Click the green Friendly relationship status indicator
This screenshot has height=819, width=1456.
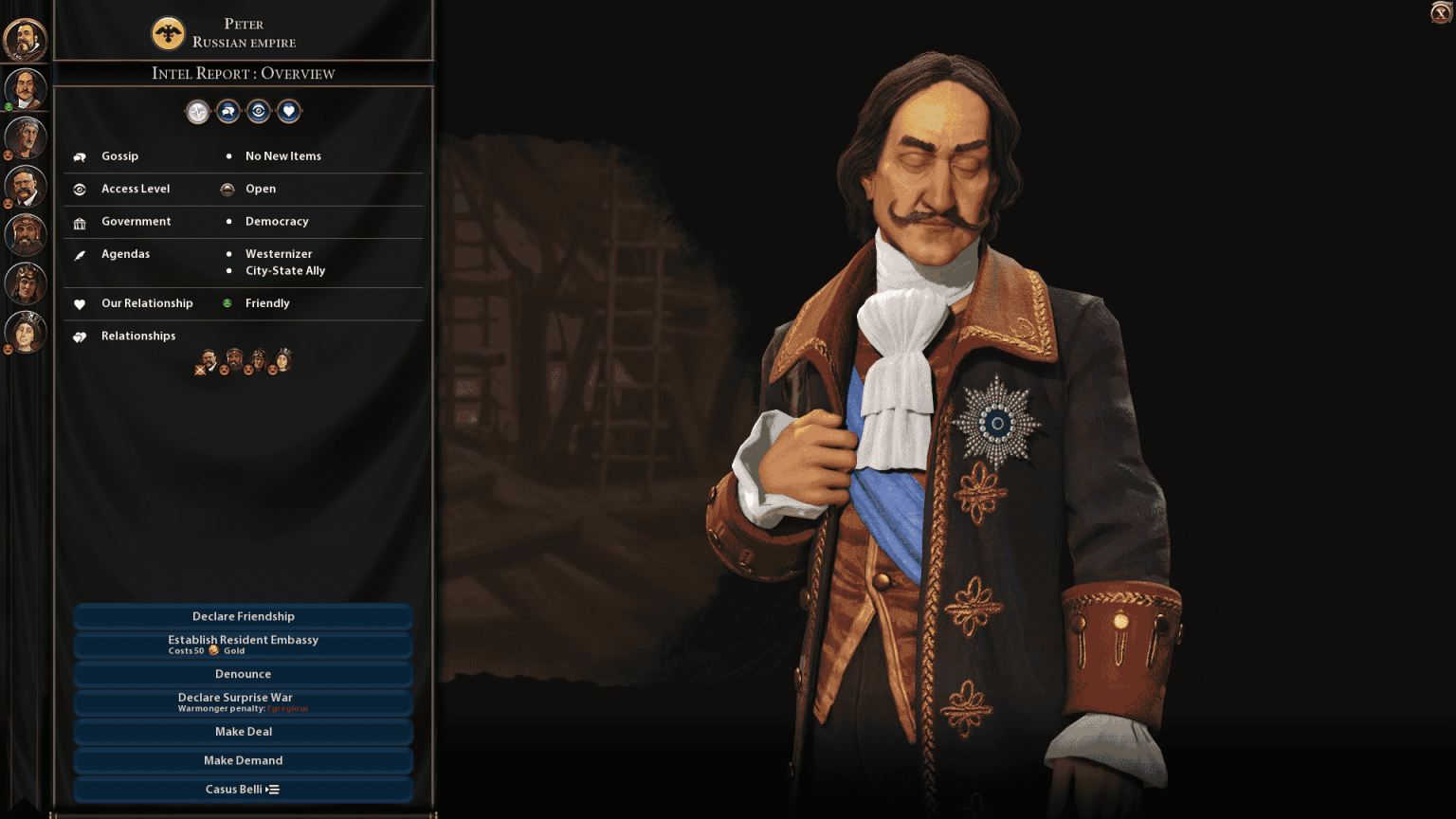pyautogui.click(x=227, y=303)
